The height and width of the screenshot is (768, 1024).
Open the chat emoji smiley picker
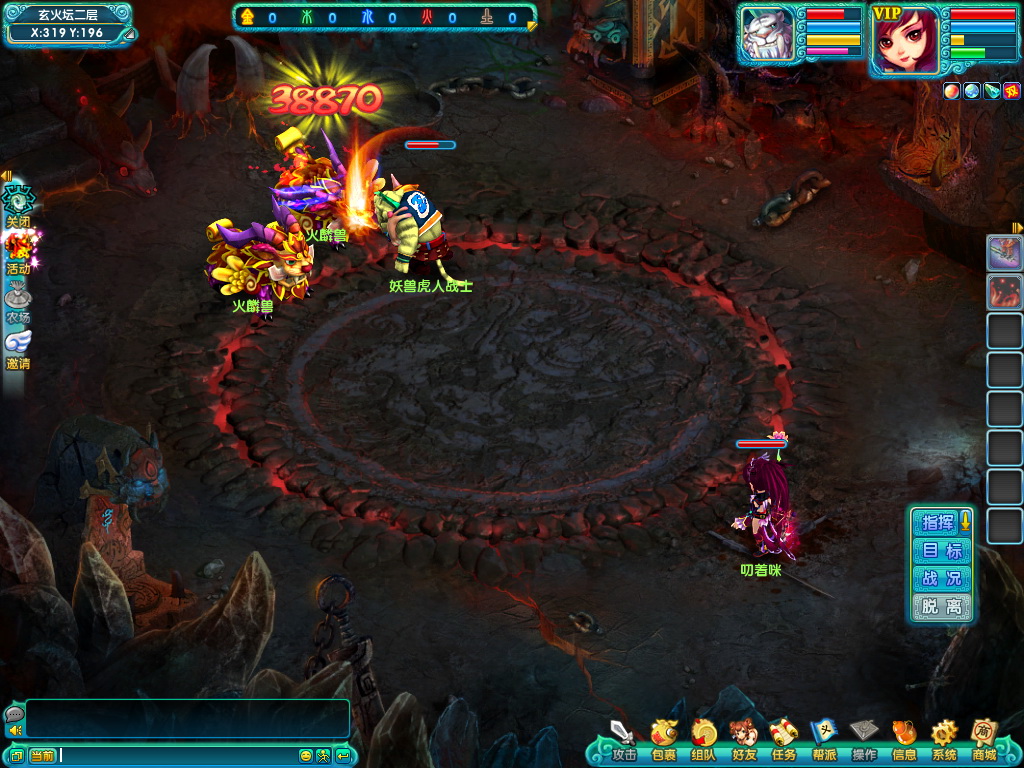click(306, 755)
